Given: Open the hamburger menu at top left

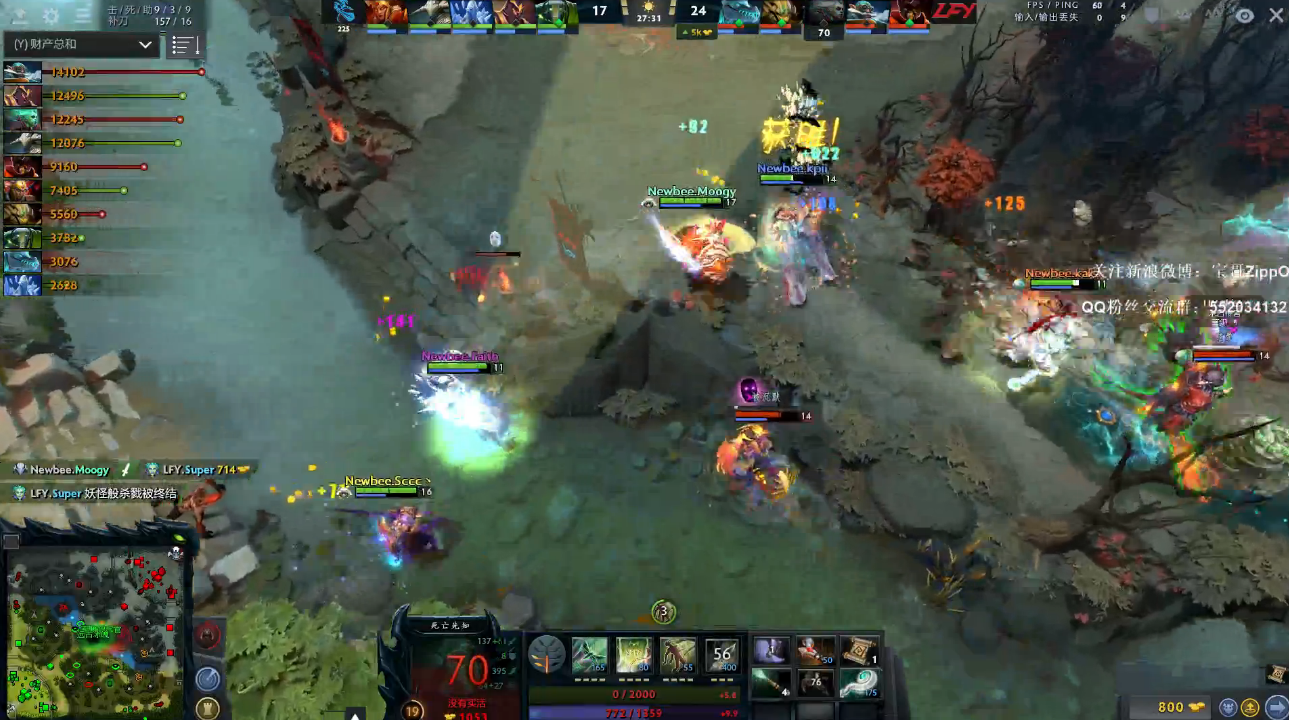Looking at the screenshot, I should click(x=82, y=16).
